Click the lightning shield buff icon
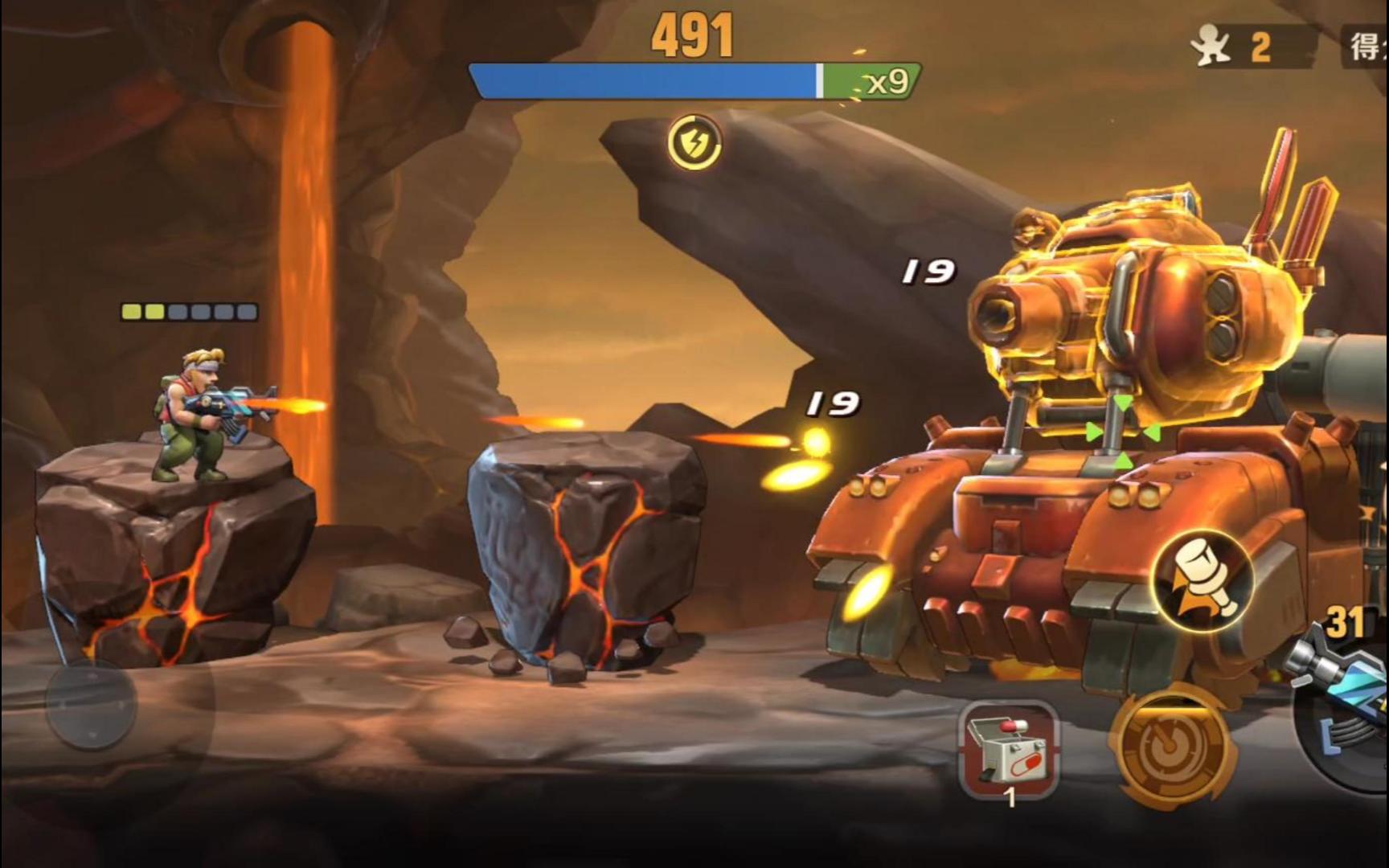Viewport: 1389px width, 868px height. (694, 142)
